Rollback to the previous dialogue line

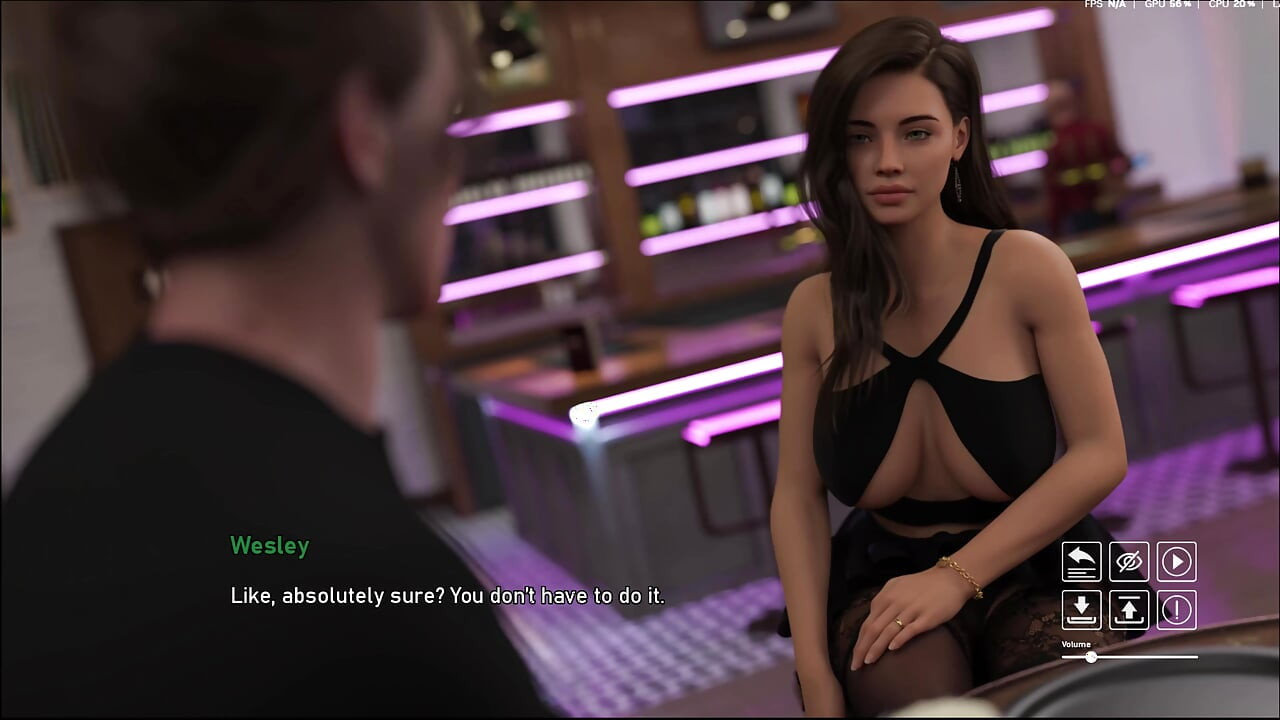1081,561
